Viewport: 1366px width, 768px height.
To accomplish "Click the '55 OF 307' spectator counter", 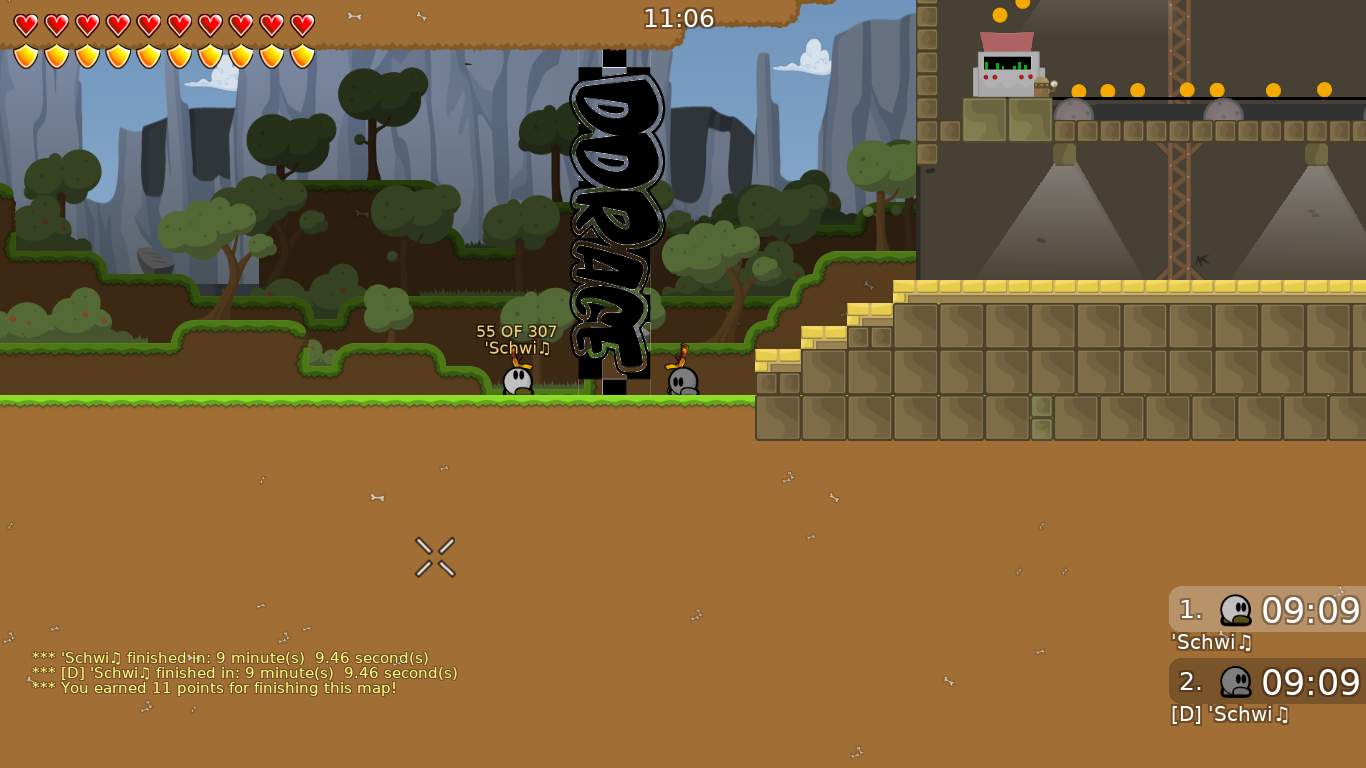I will coord(516,330).
